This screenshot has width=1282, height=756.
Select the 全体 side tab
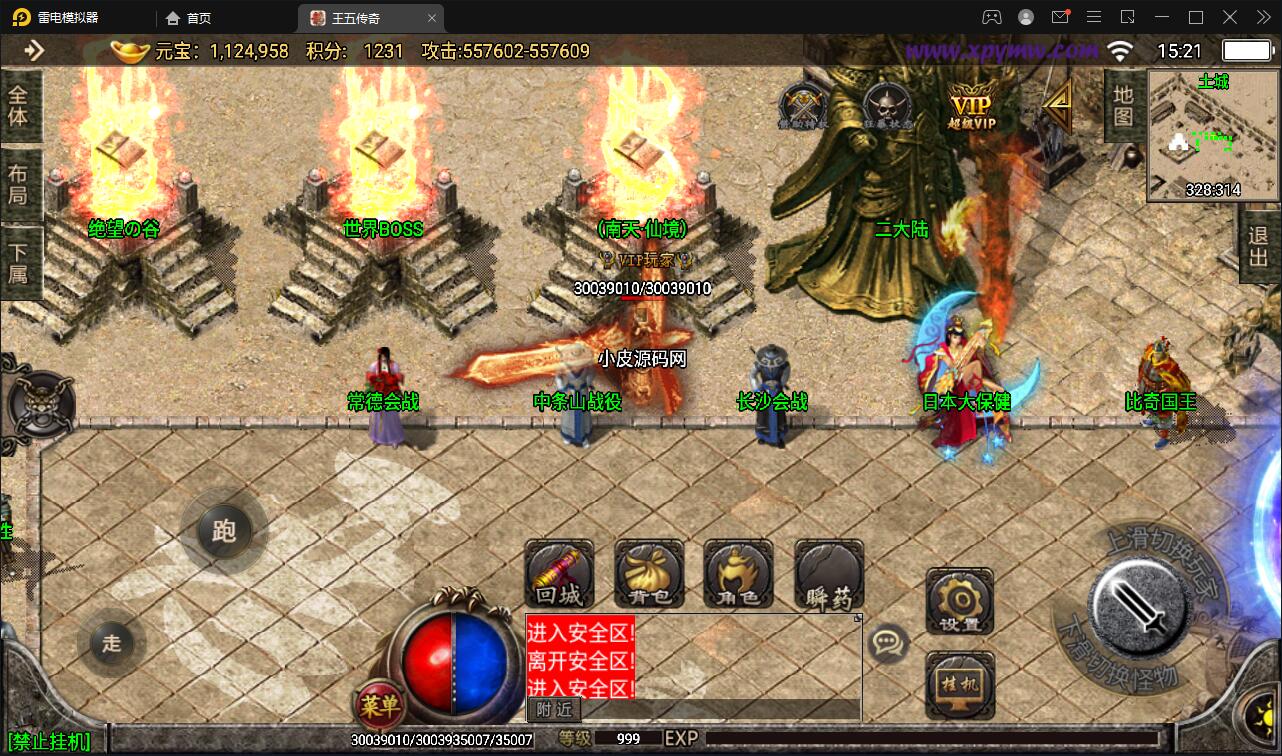(18, 106)
